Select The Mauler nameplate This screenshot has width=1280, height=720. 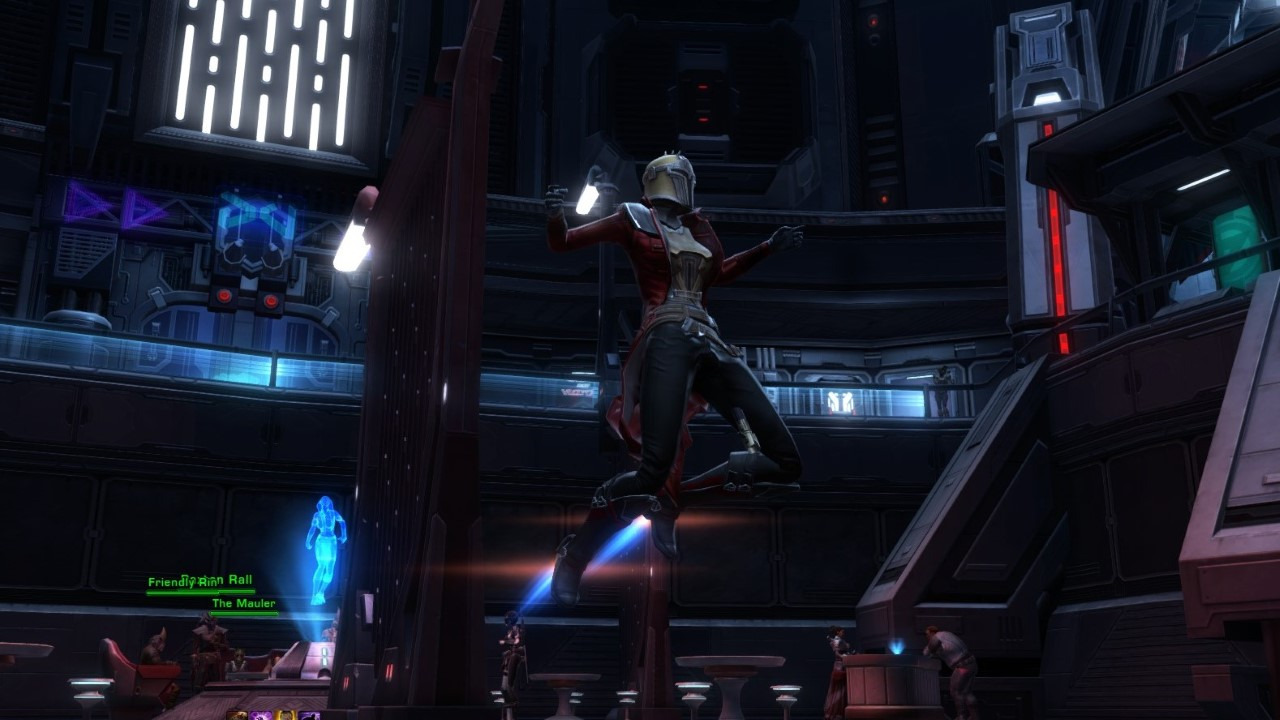pos(243,604)
